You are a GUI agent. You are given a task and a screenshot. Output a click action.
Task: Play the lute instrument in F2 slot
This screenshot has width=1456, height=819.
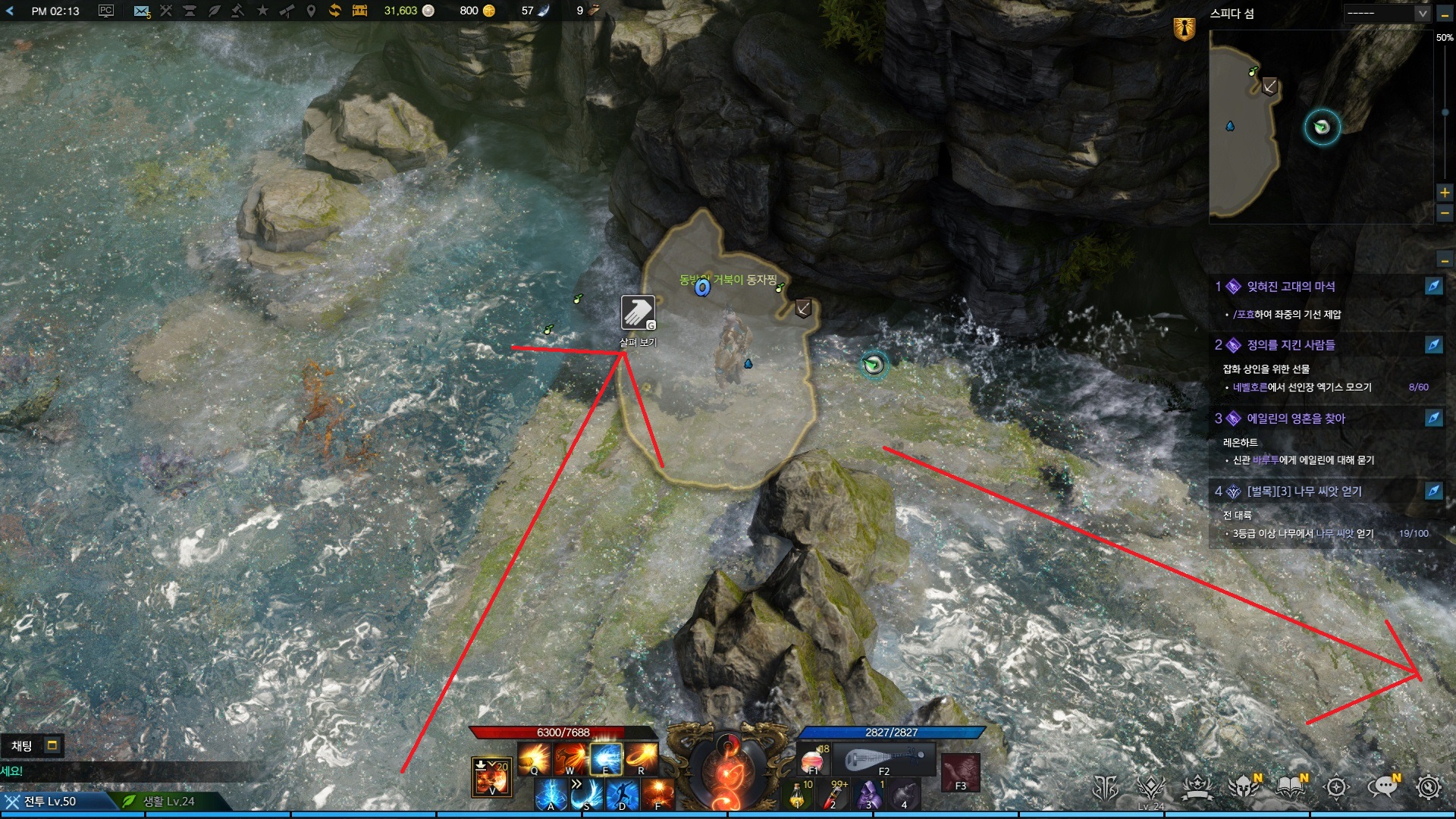884,759
